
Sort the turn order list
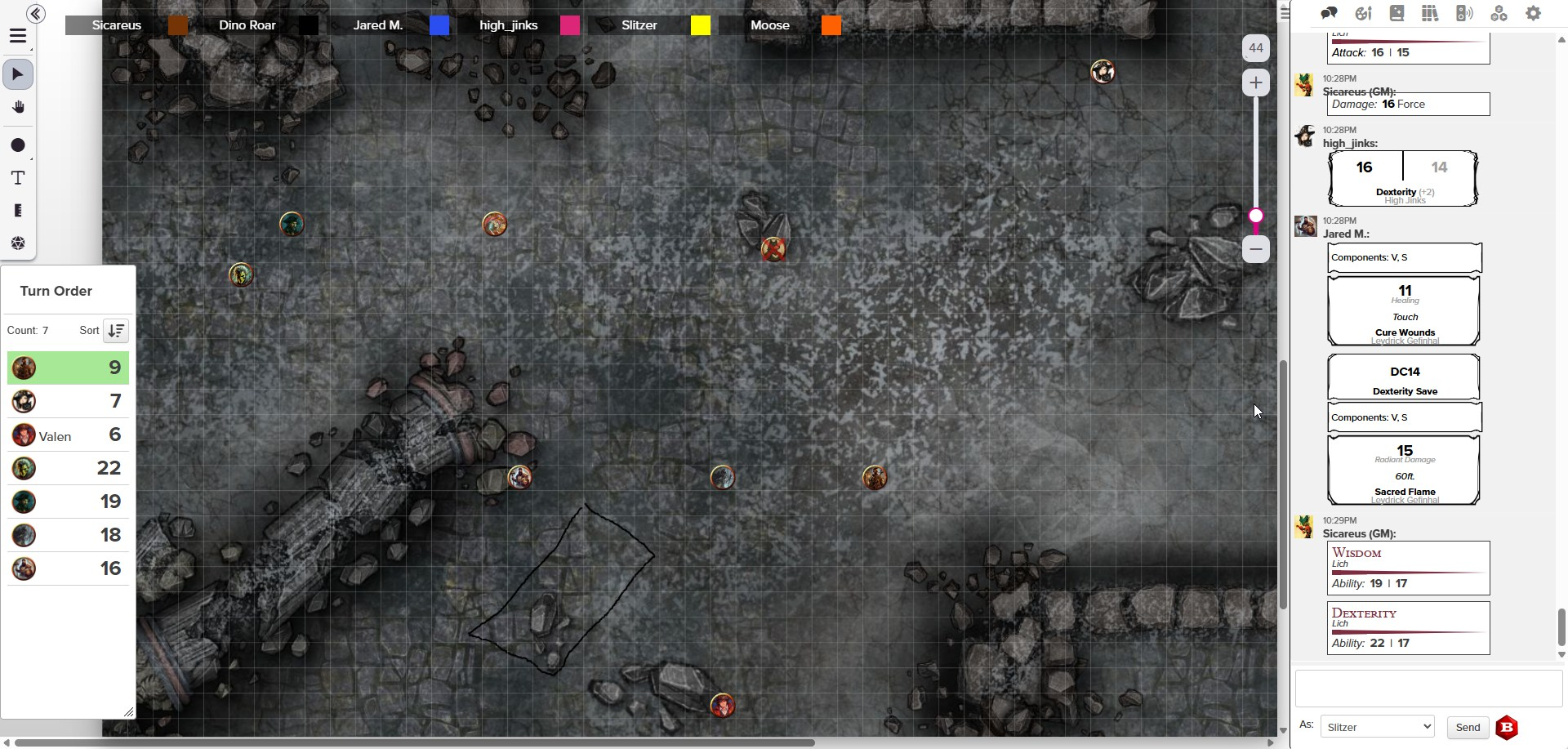coord(116,331)
